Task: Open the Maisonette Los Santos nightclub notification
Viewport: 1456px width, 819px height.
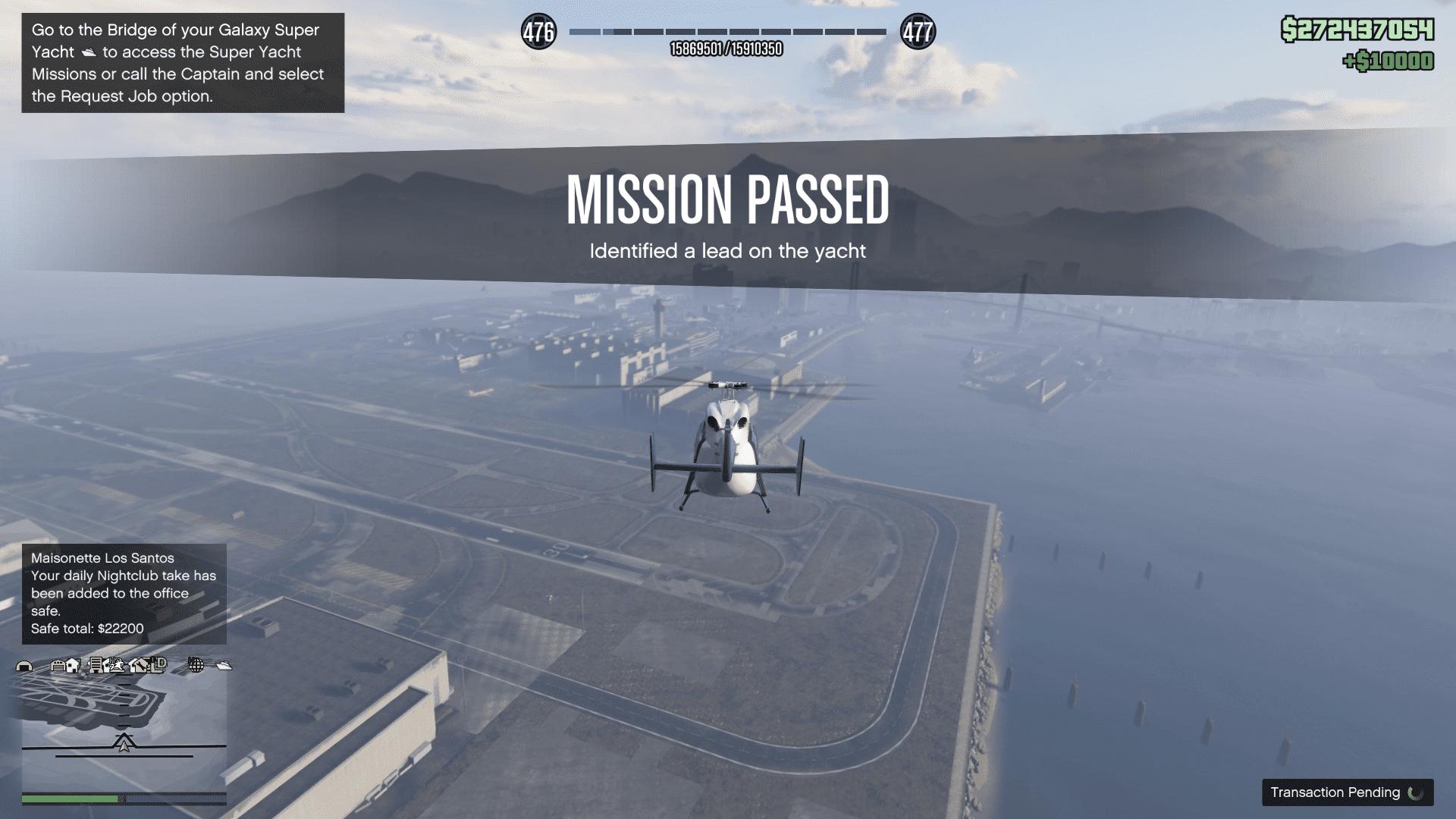Action: point(124,593)
